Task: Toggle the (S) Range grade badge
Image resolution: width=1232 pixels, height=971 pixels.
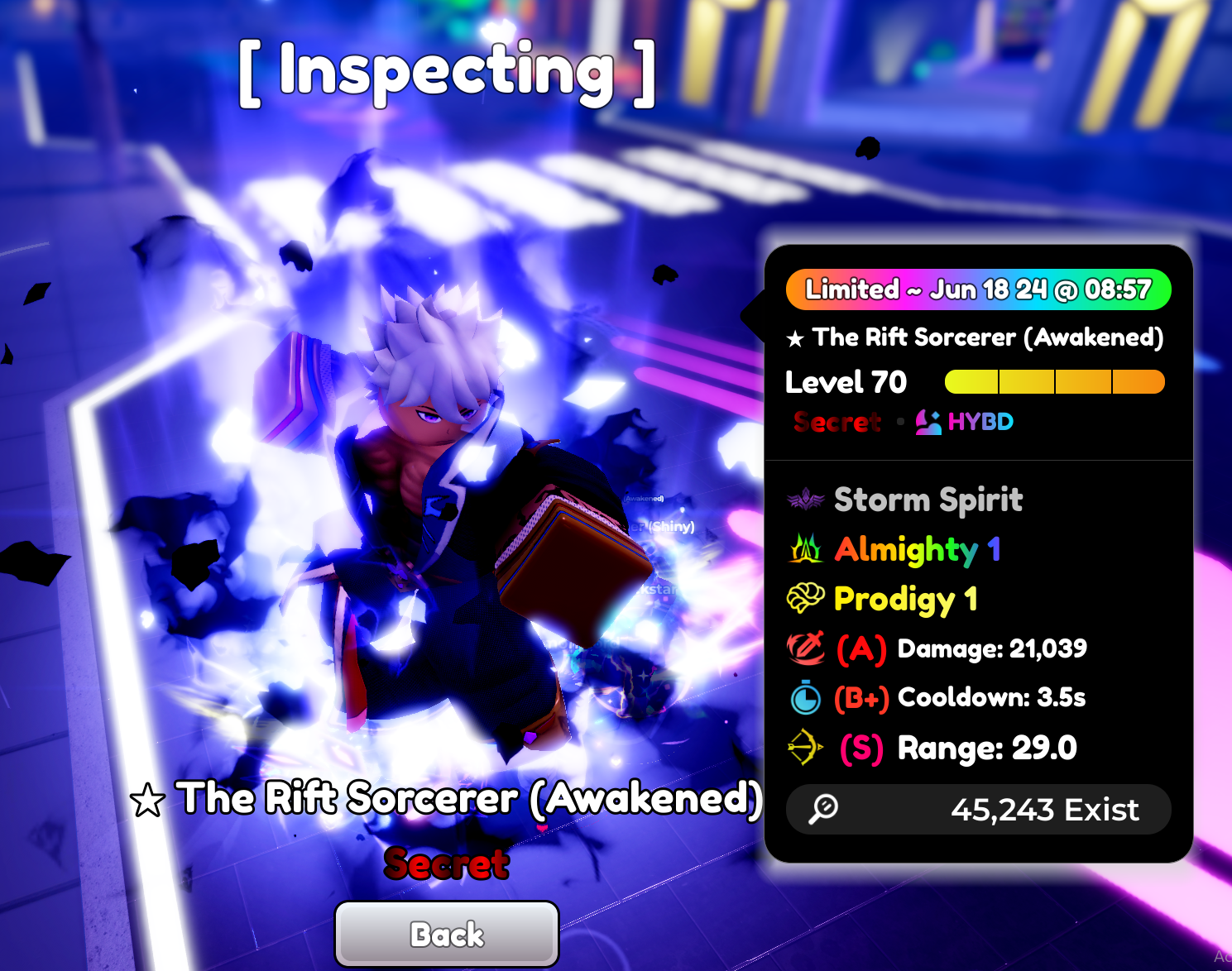Action: coord(861,747)
